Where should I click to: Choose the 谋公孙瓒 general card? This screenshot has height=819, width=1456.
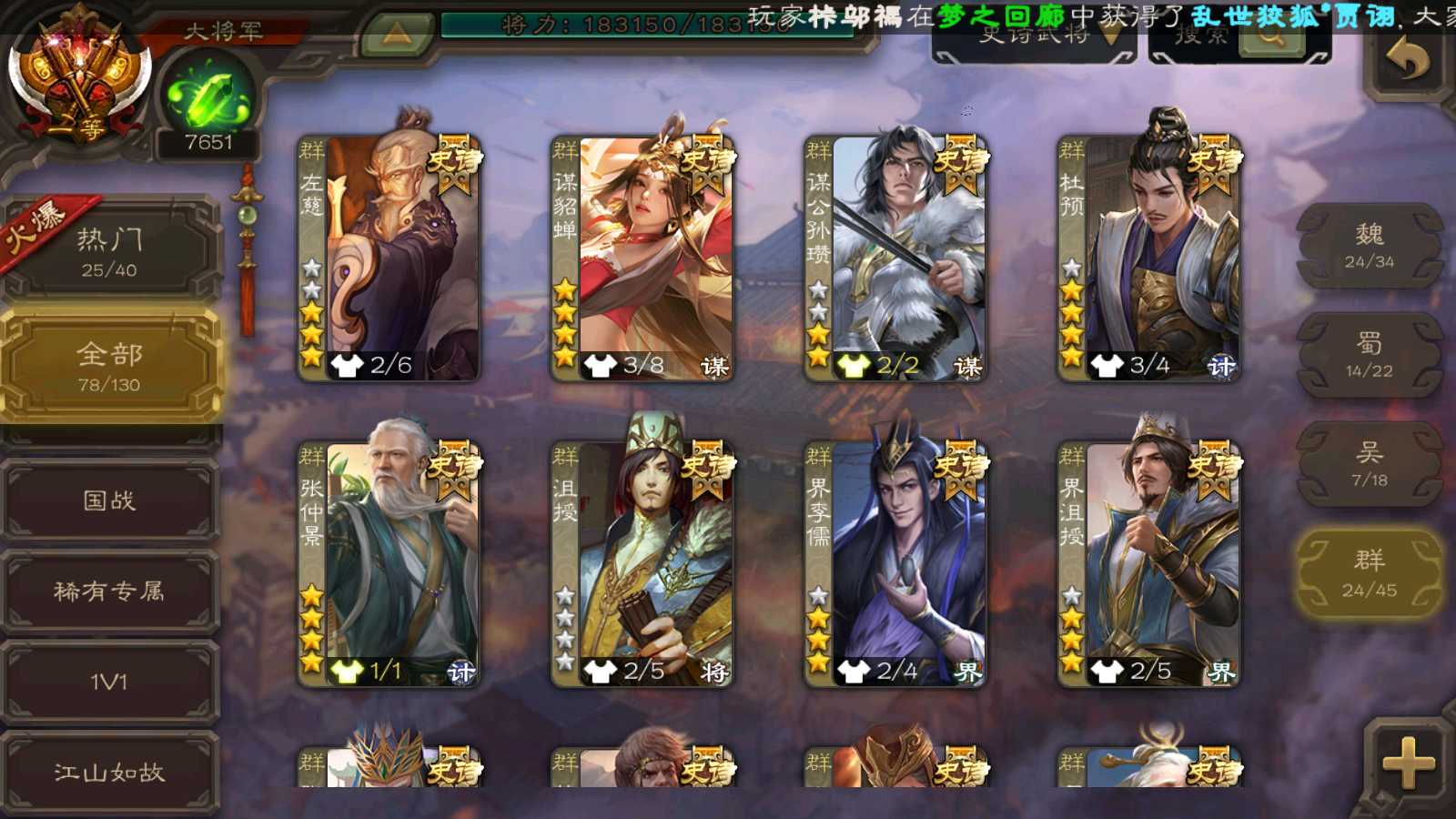[895, 258]
